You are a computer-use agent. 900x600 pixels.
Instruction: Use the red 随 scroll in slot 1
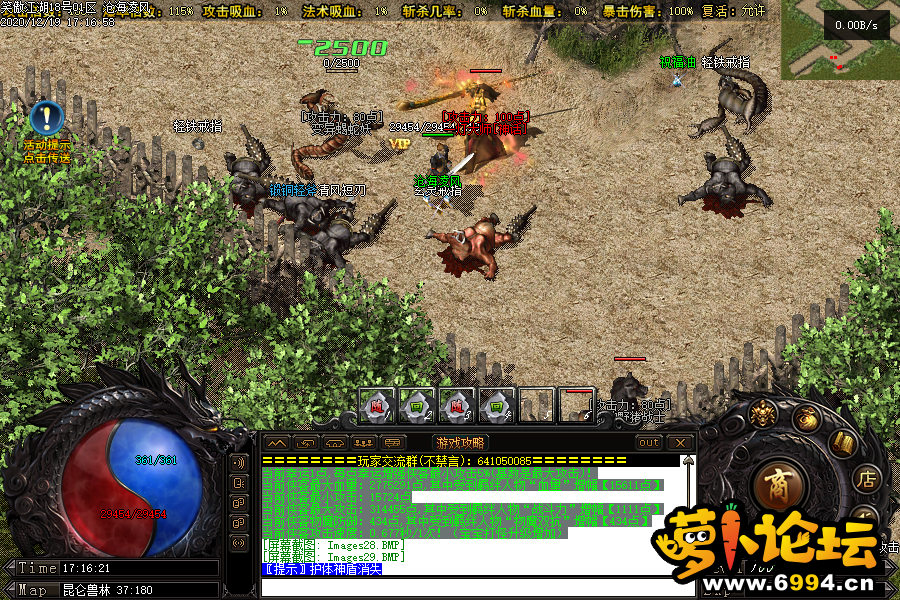(377, 405)
